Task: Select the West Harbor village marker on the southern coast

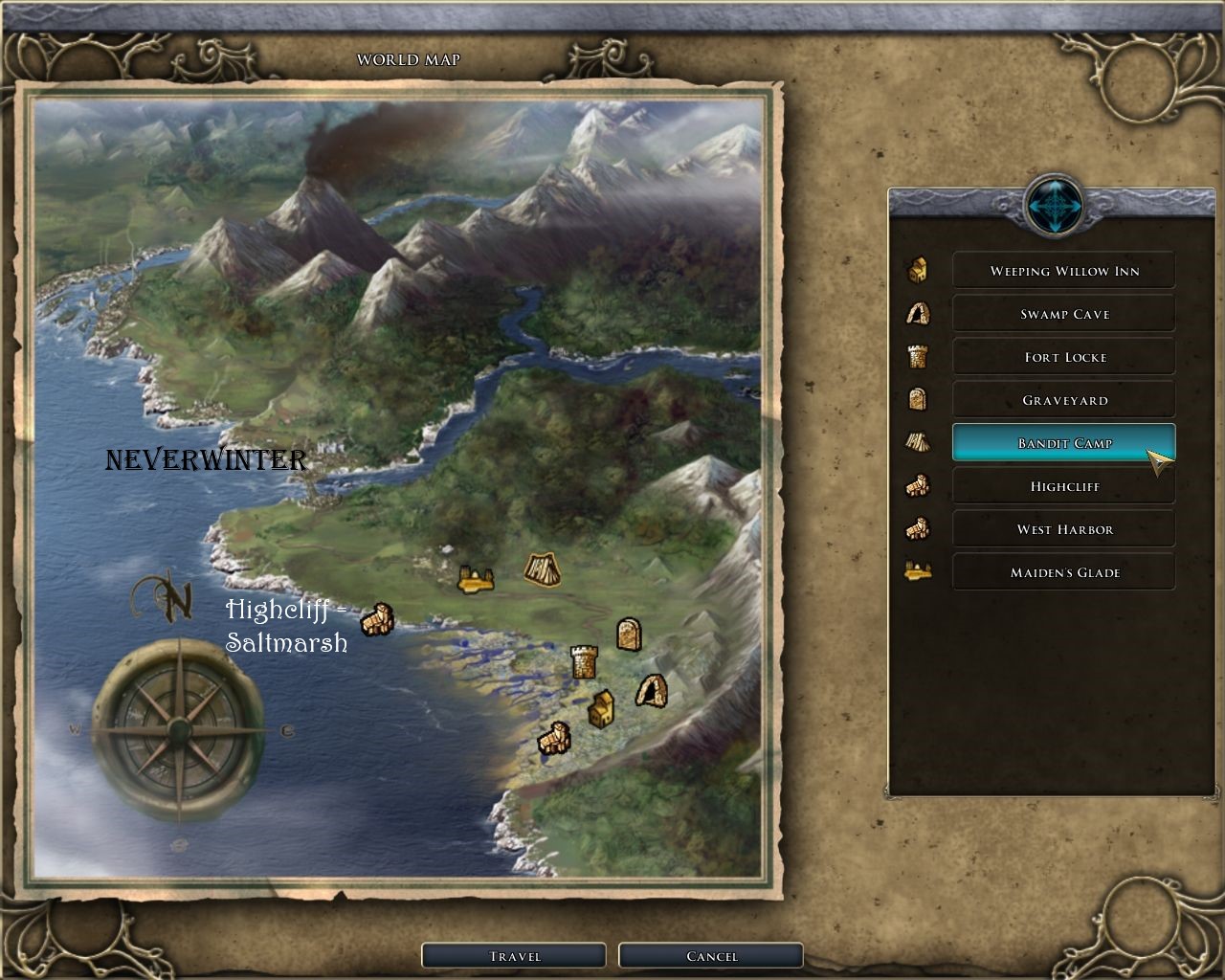Action: (553, 739)
